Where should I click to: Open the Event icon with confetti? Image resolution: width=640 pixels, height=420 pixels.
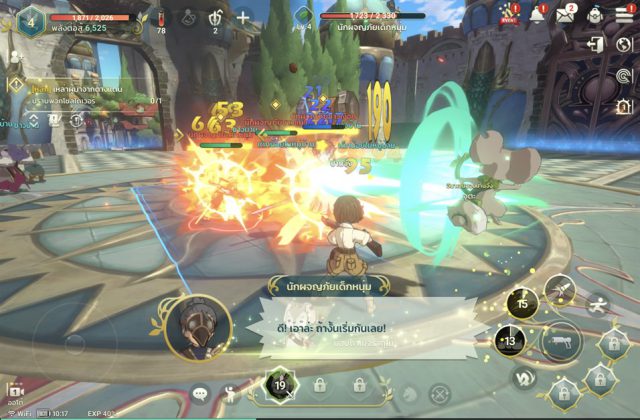tap(509, 14)
